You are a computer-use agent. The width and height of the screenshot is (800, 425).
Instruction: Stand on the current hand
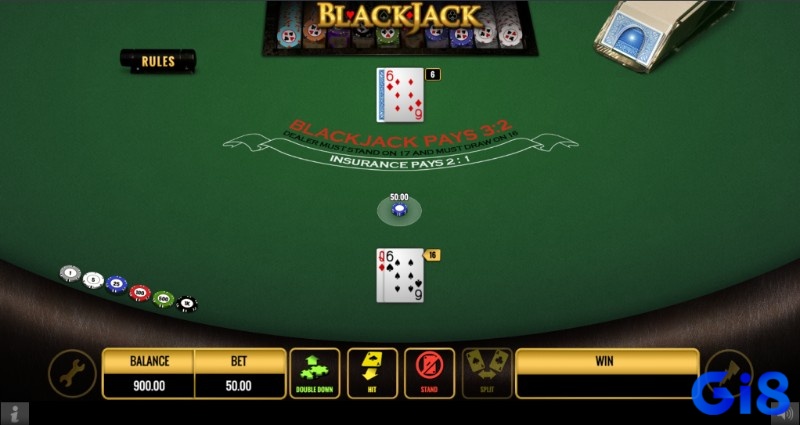(x=430, y=373)
